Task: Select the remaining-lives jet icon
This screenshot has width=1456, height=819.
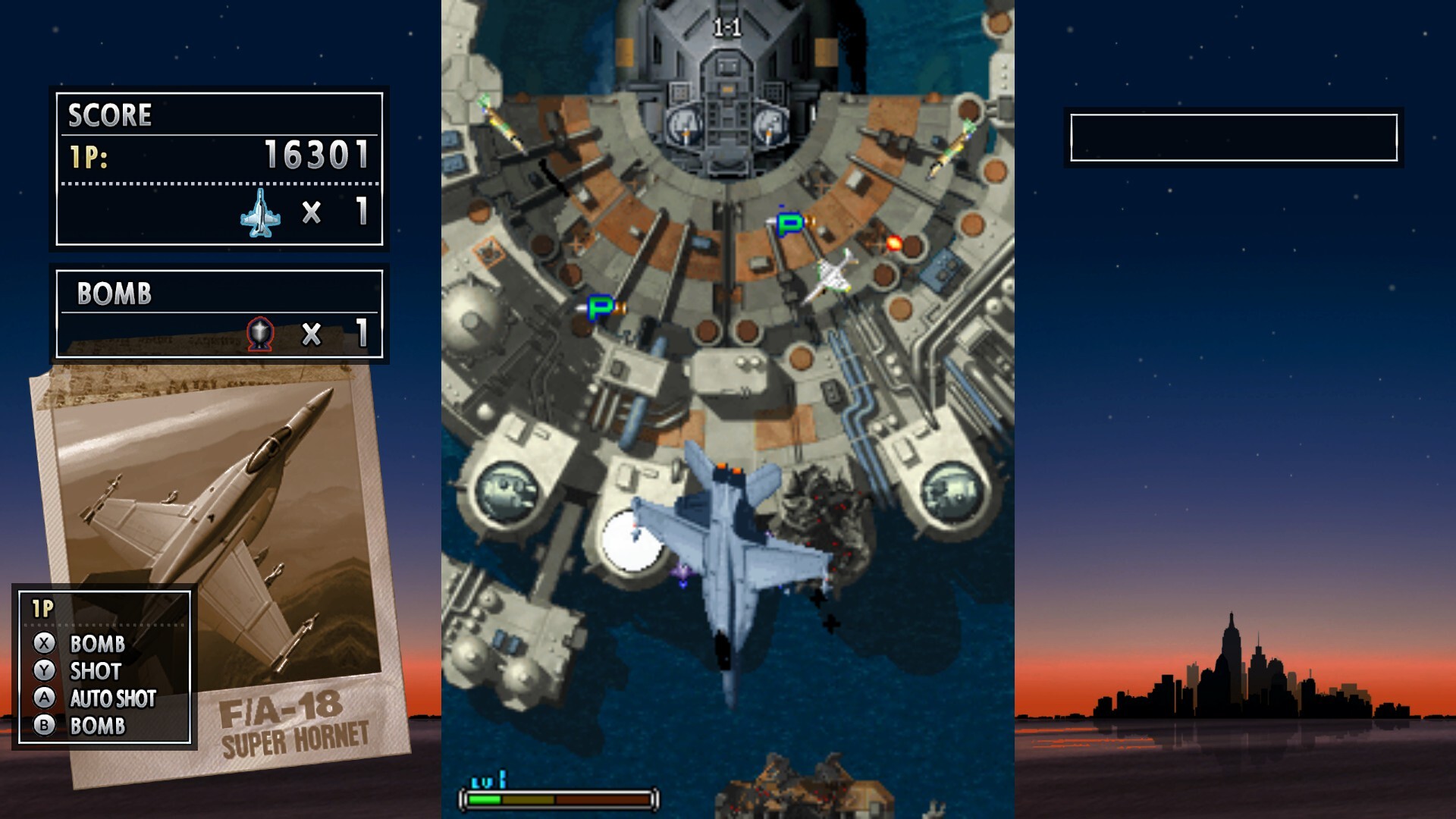Action: tap(260, 213)
